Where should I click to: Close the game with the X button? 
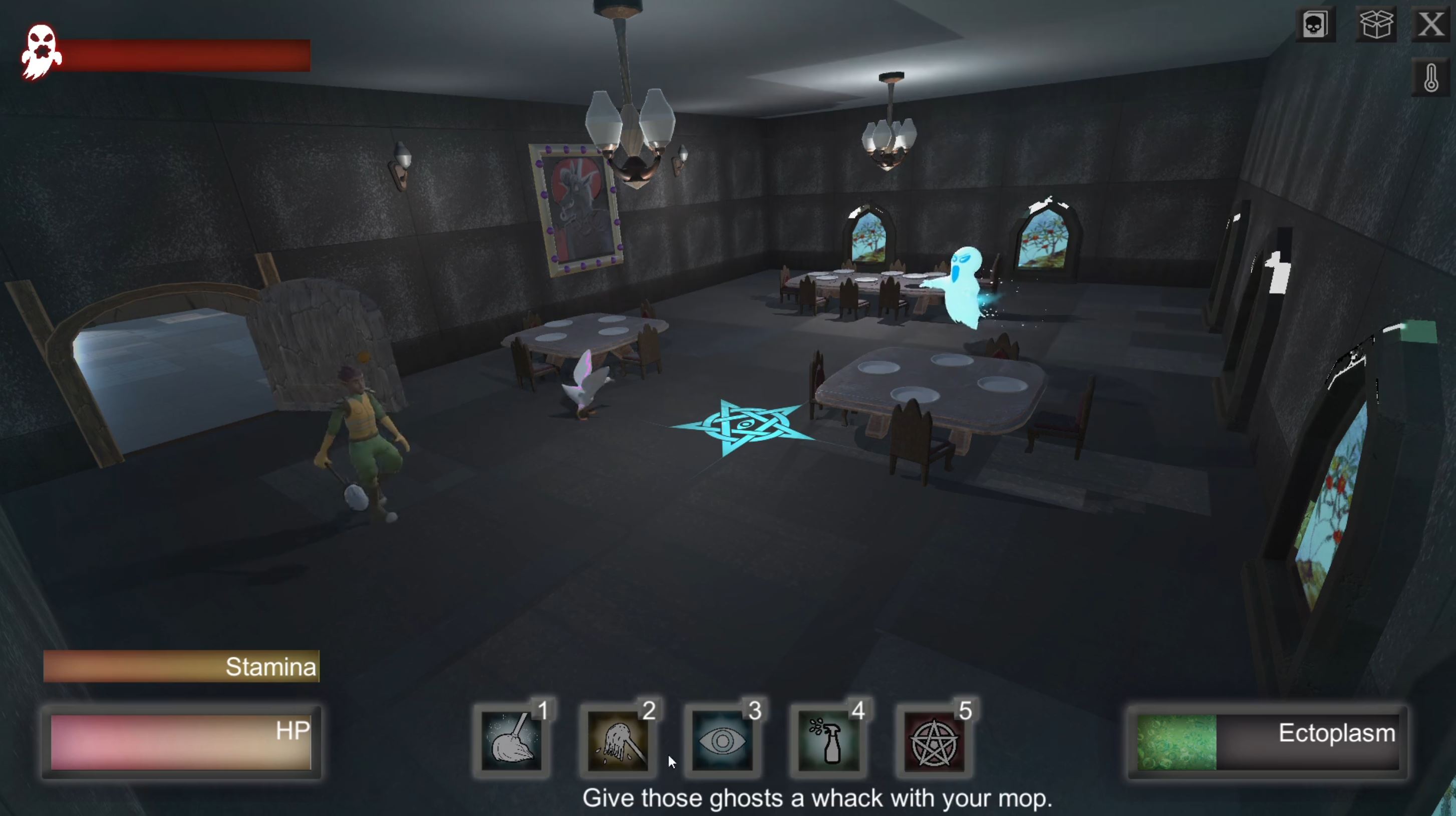[x=1430, y=25]
